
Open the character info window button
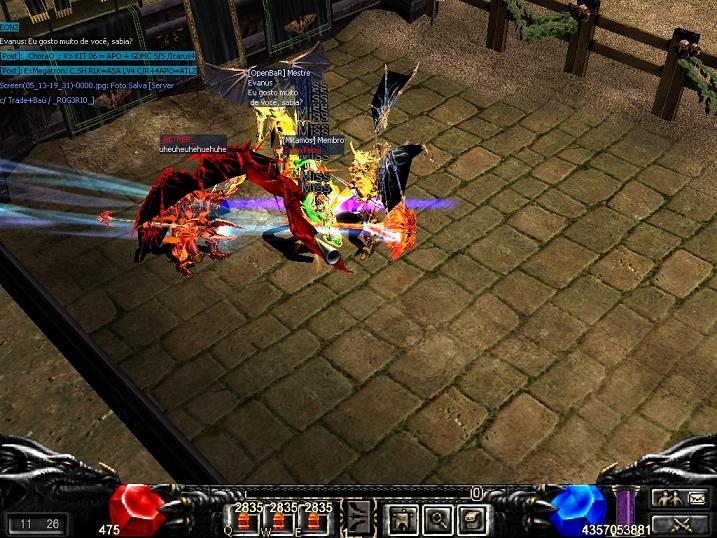(x=404, y=518)
